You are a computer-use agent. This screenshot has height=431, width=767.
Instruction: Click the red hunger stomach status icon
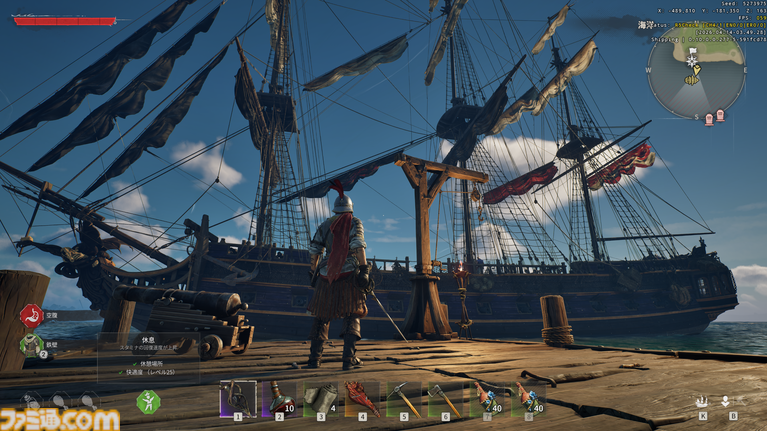(32, 316)
